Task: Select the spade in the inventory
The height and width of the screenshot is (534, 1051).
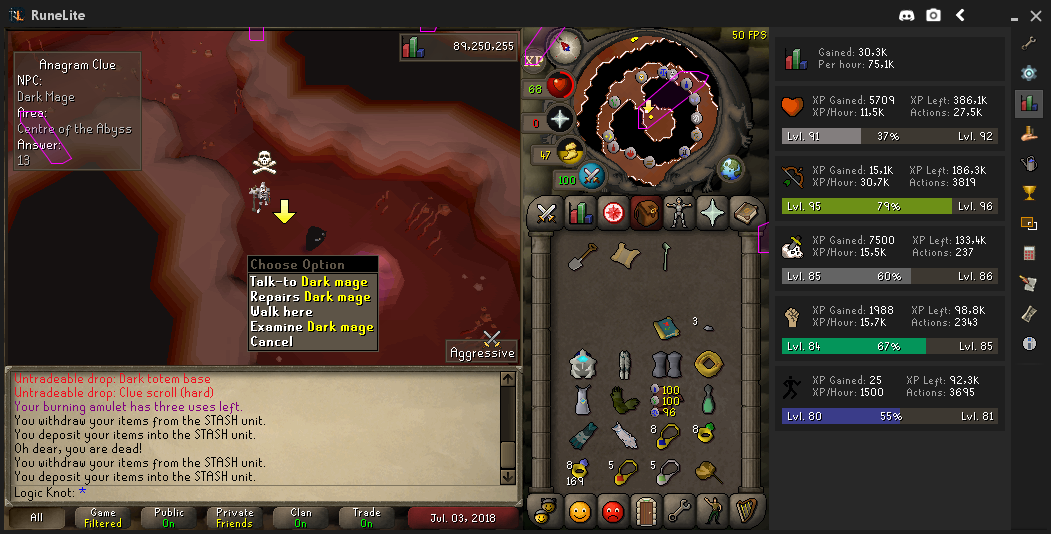Action: coord(582,257)
